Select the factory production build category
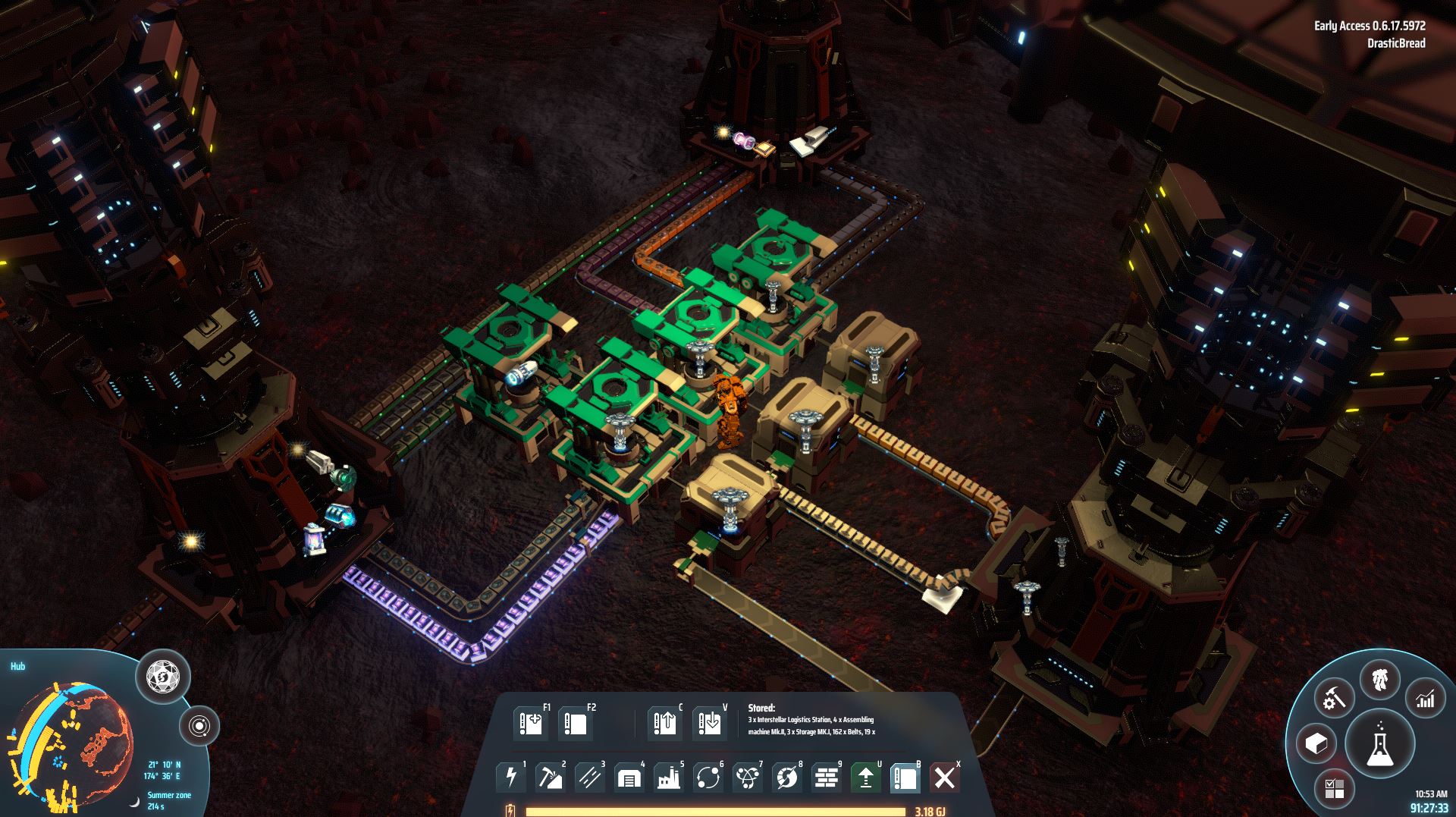1456x817 pixels. [669, 778]
